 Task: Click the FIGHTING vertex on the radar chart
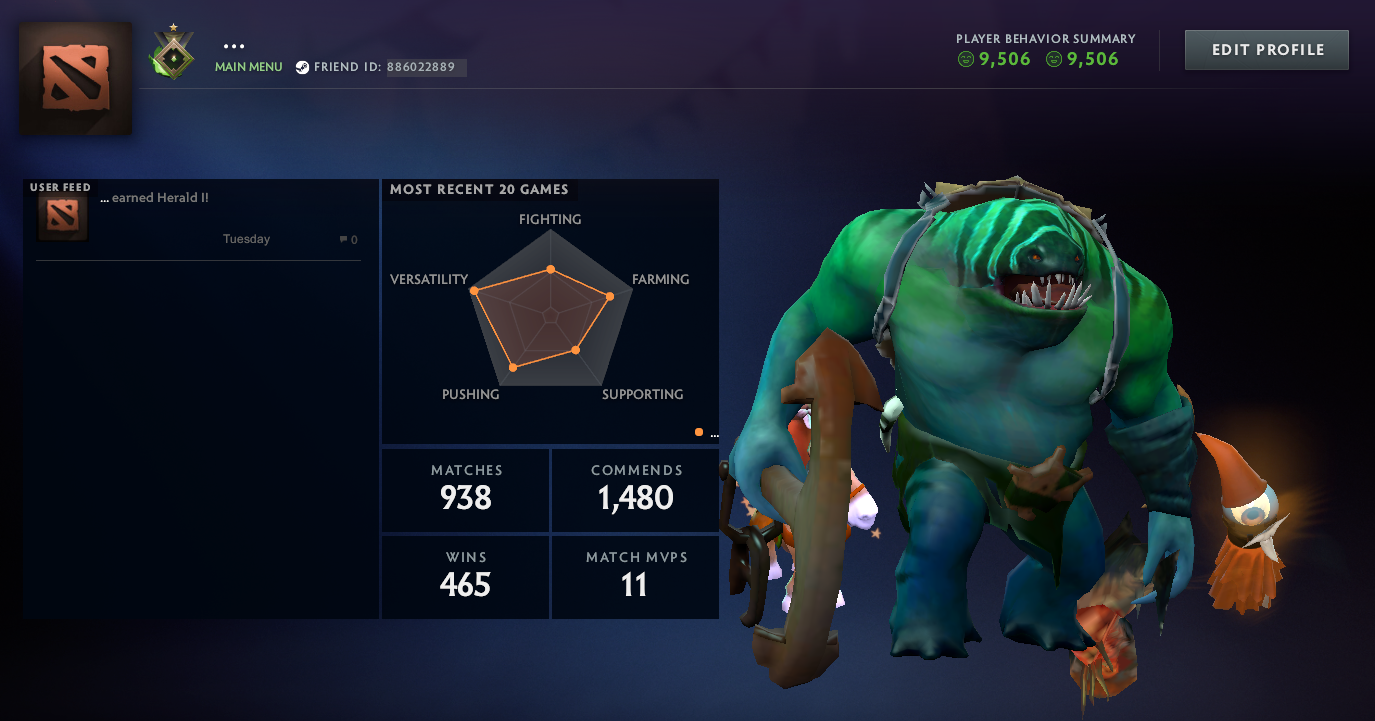tap(550, 268)
